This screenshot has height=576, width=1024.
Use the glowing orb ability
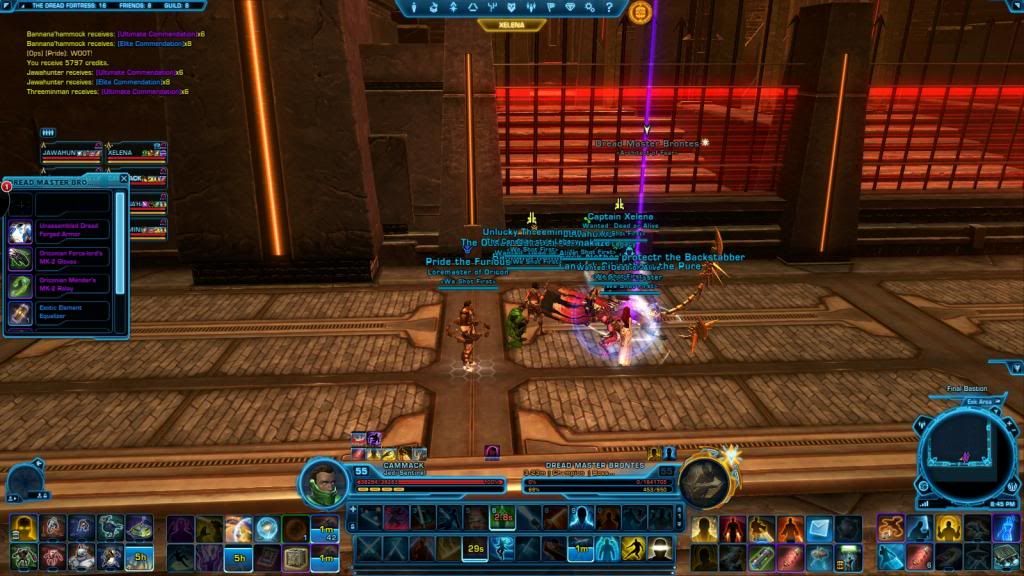267,527
